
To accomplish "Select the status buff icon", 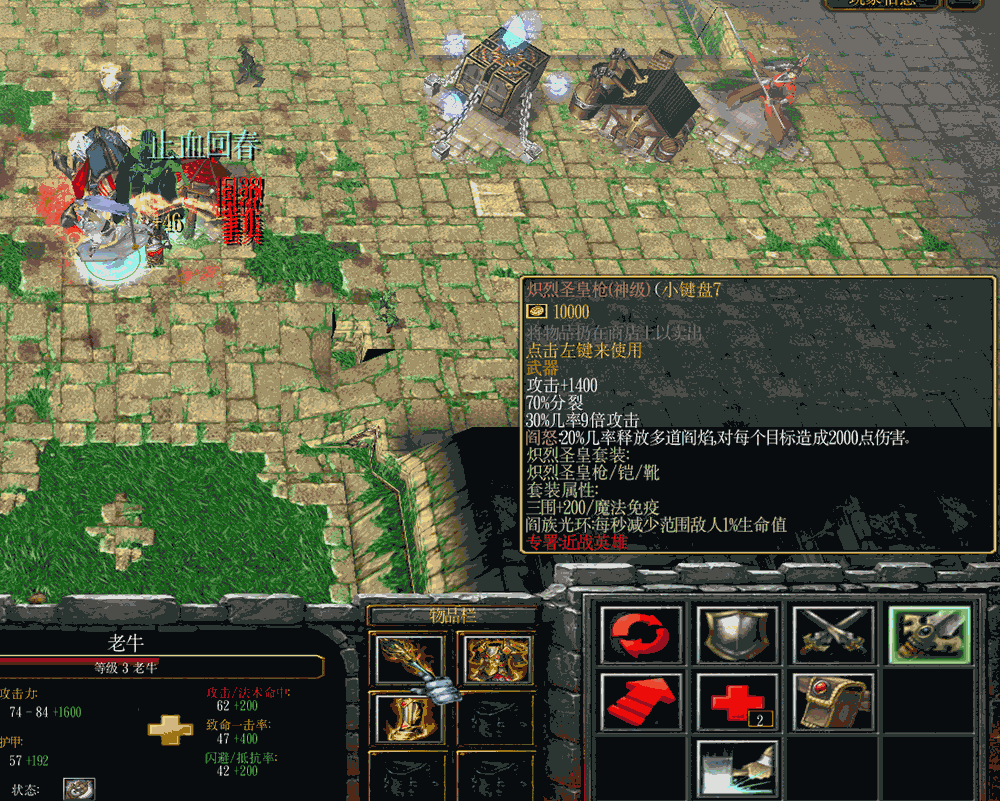I will [x=80, y=789].
